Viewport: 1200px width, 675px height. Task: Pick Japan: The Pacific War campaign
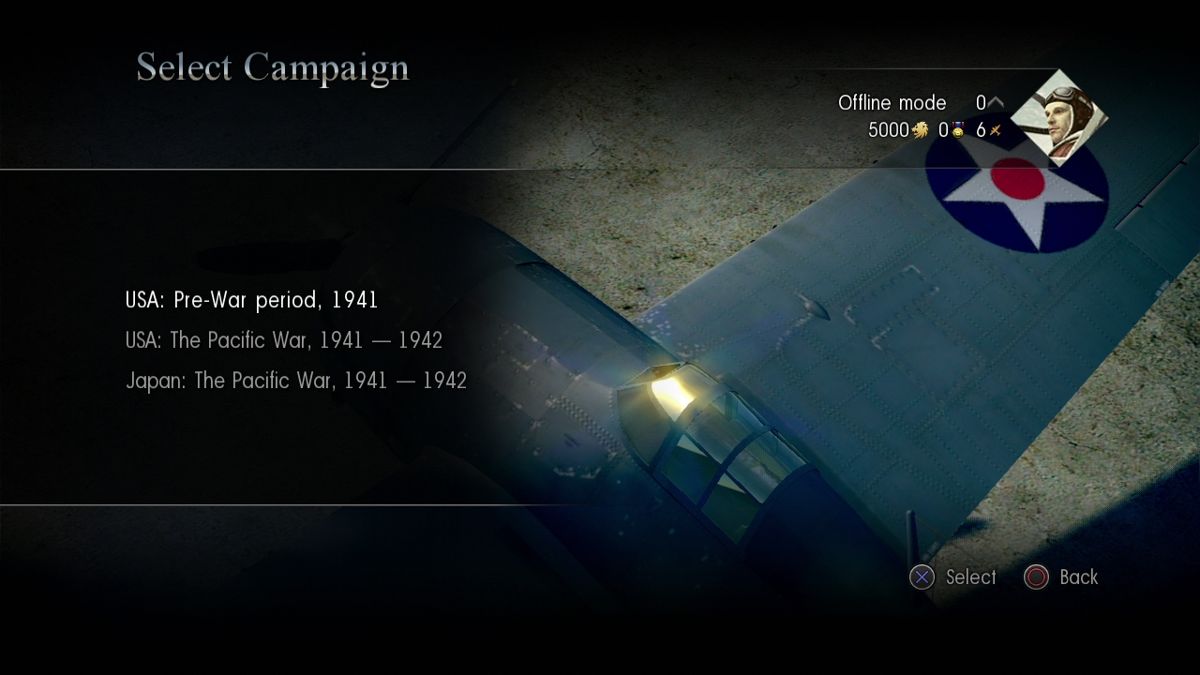[296, 381]
